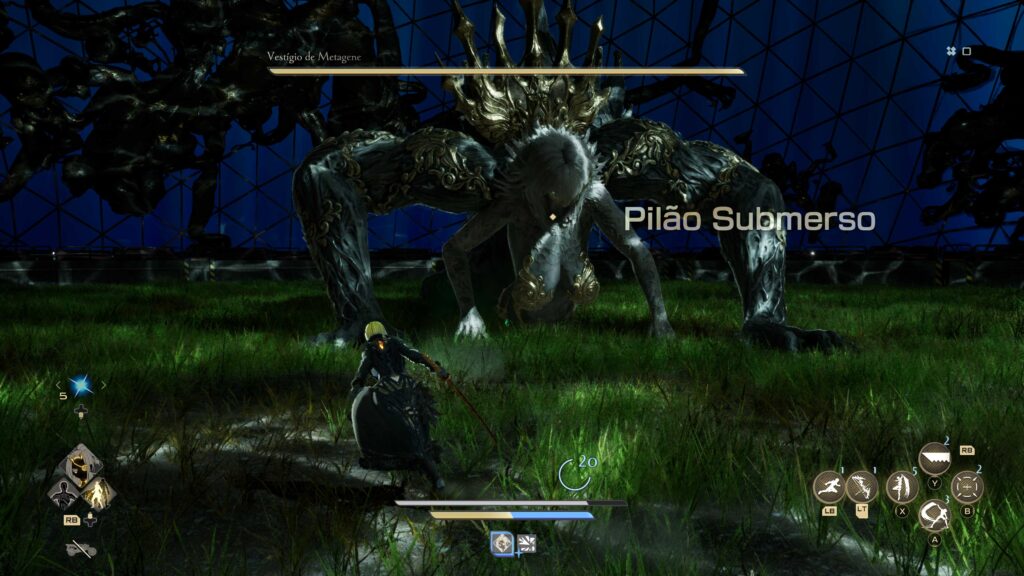1024x576 pixels.
Task: Click the blue-framed diamond buff icon
Action: (502, 543)
